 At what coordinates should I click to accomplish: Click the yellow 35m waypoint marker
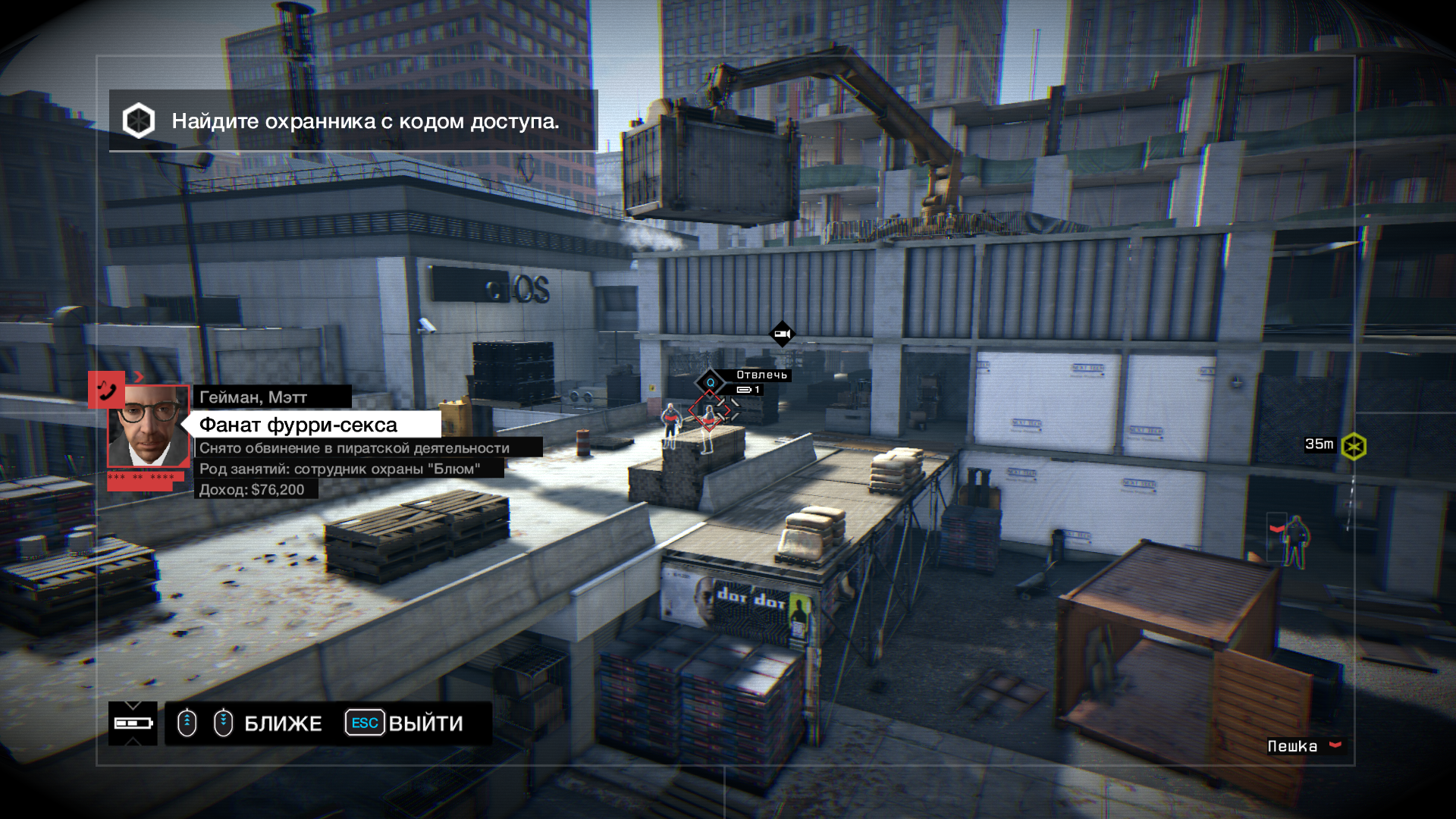click(1354, 446)
